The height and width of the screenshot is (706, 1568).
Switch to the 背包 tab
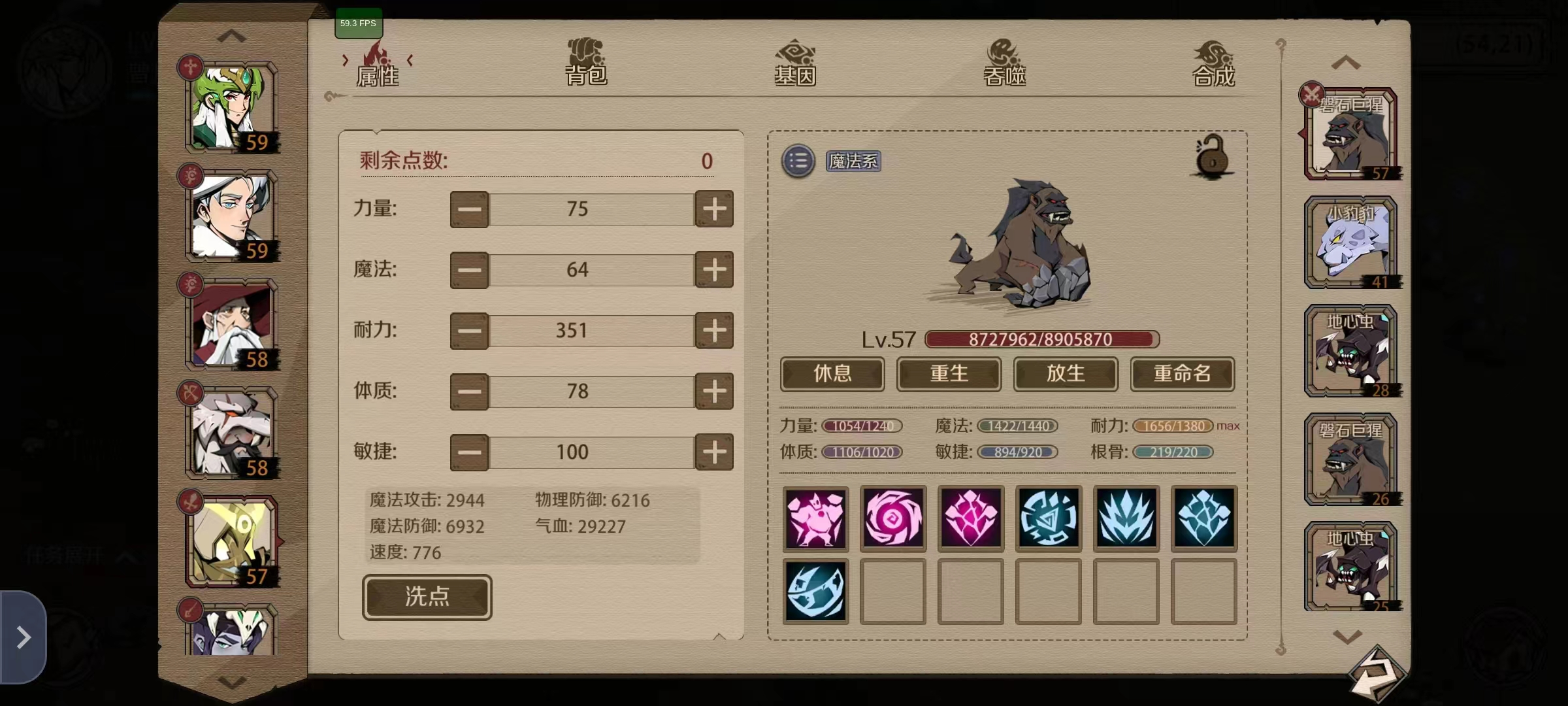(586, 63)
